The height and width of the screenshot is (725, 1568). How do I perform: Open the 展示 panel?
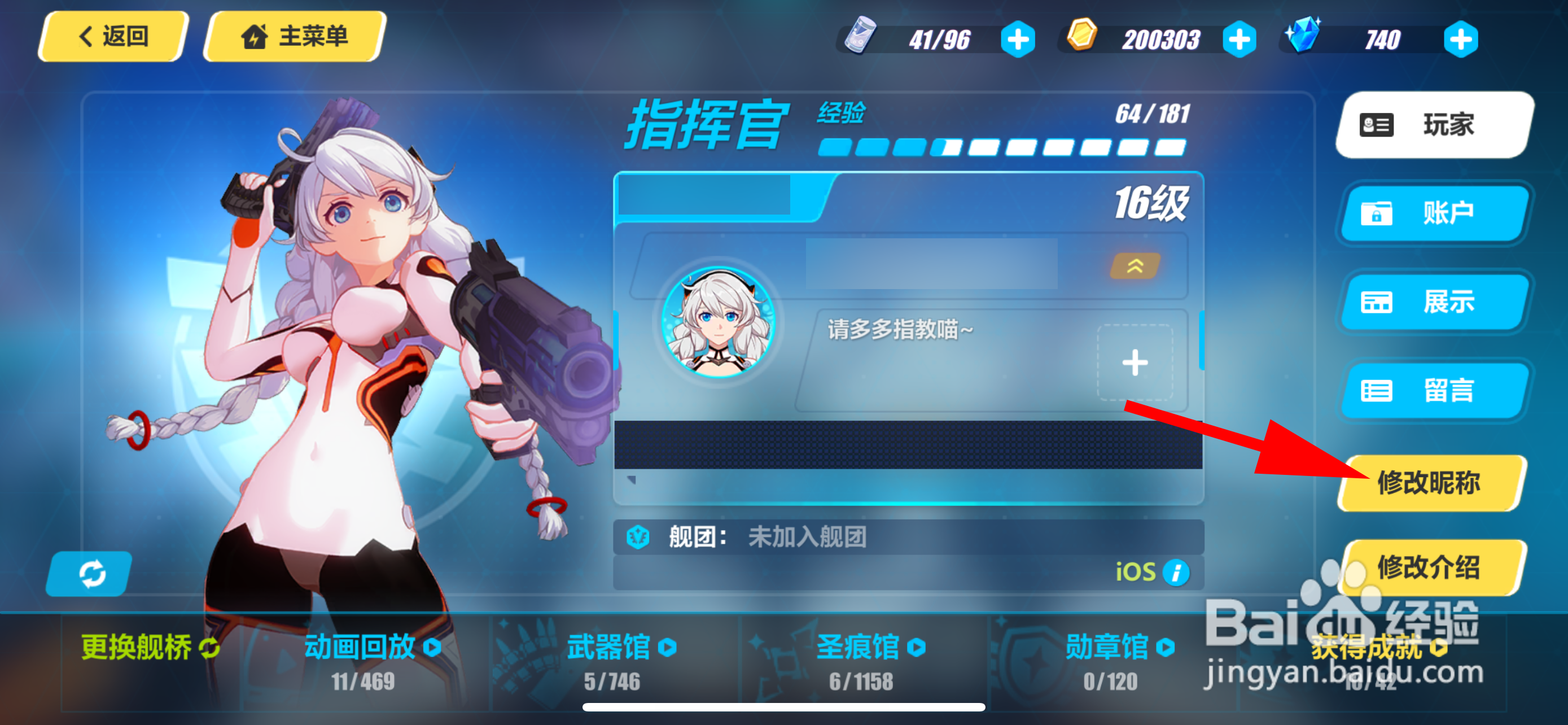(x=1434, y=303)
